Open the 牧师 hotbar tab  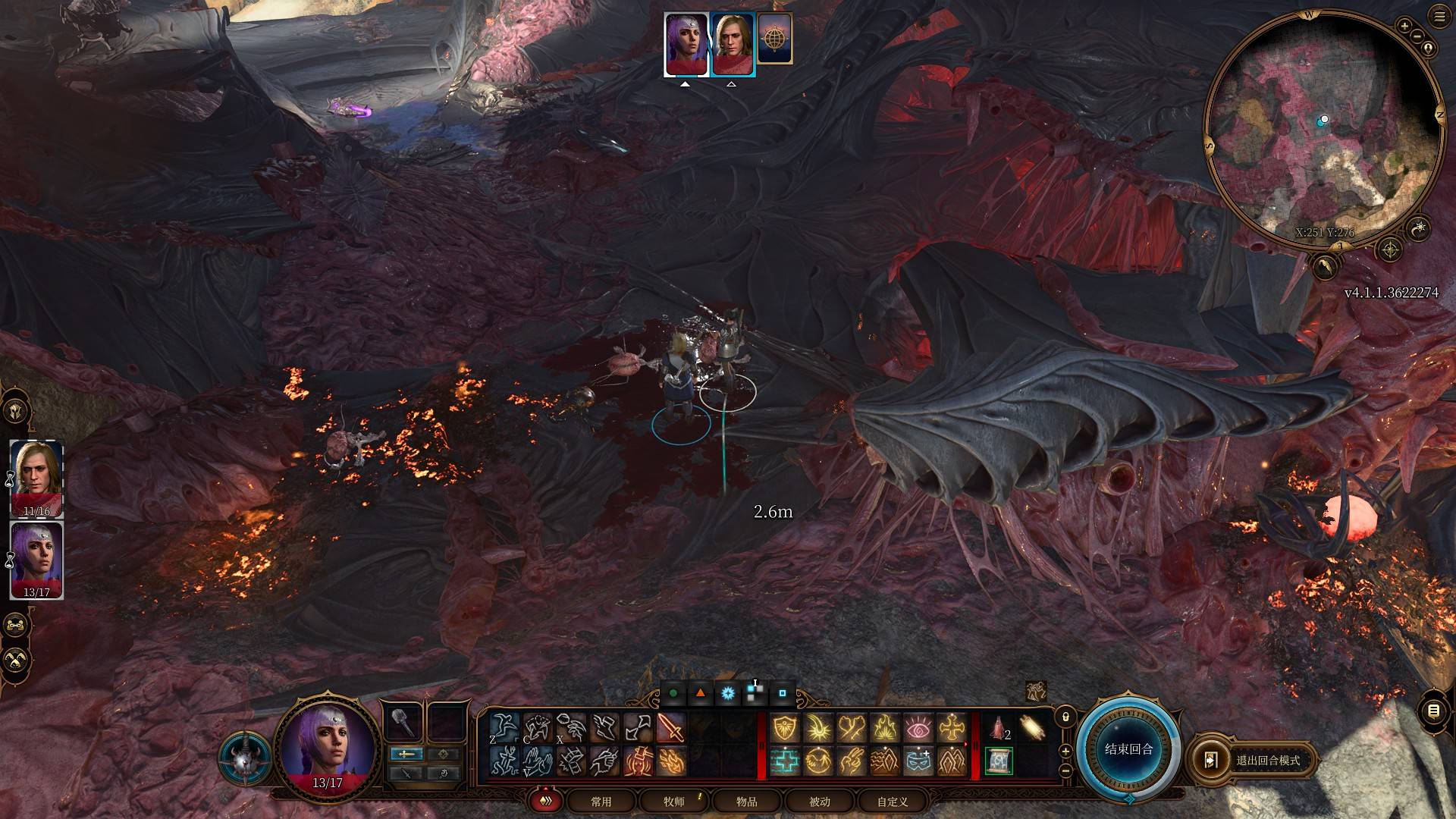[x=673, y=802]
